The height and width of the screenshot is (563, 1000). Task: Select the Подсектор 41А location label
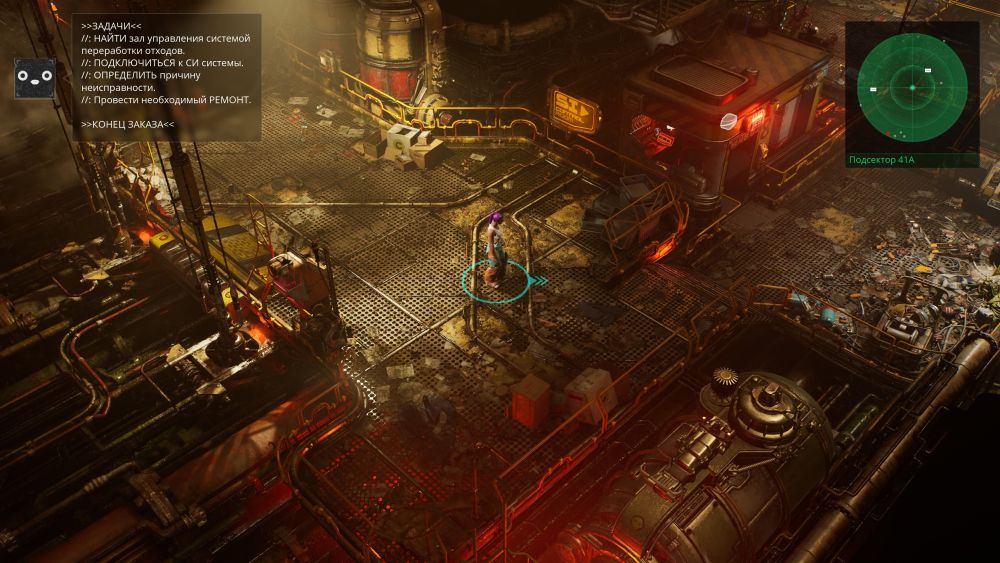tap(883, 159)
